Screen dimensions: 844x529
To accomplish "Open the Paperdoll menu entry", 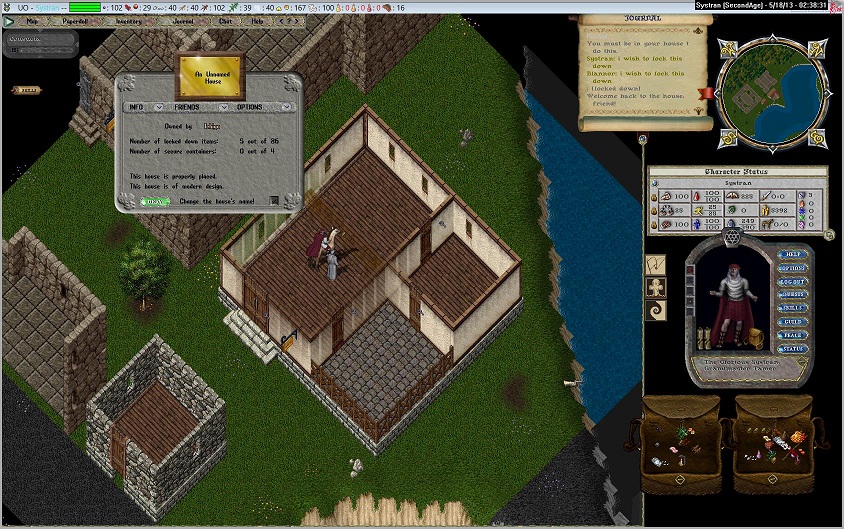I will pyautogui.click(x=75, y=20).
